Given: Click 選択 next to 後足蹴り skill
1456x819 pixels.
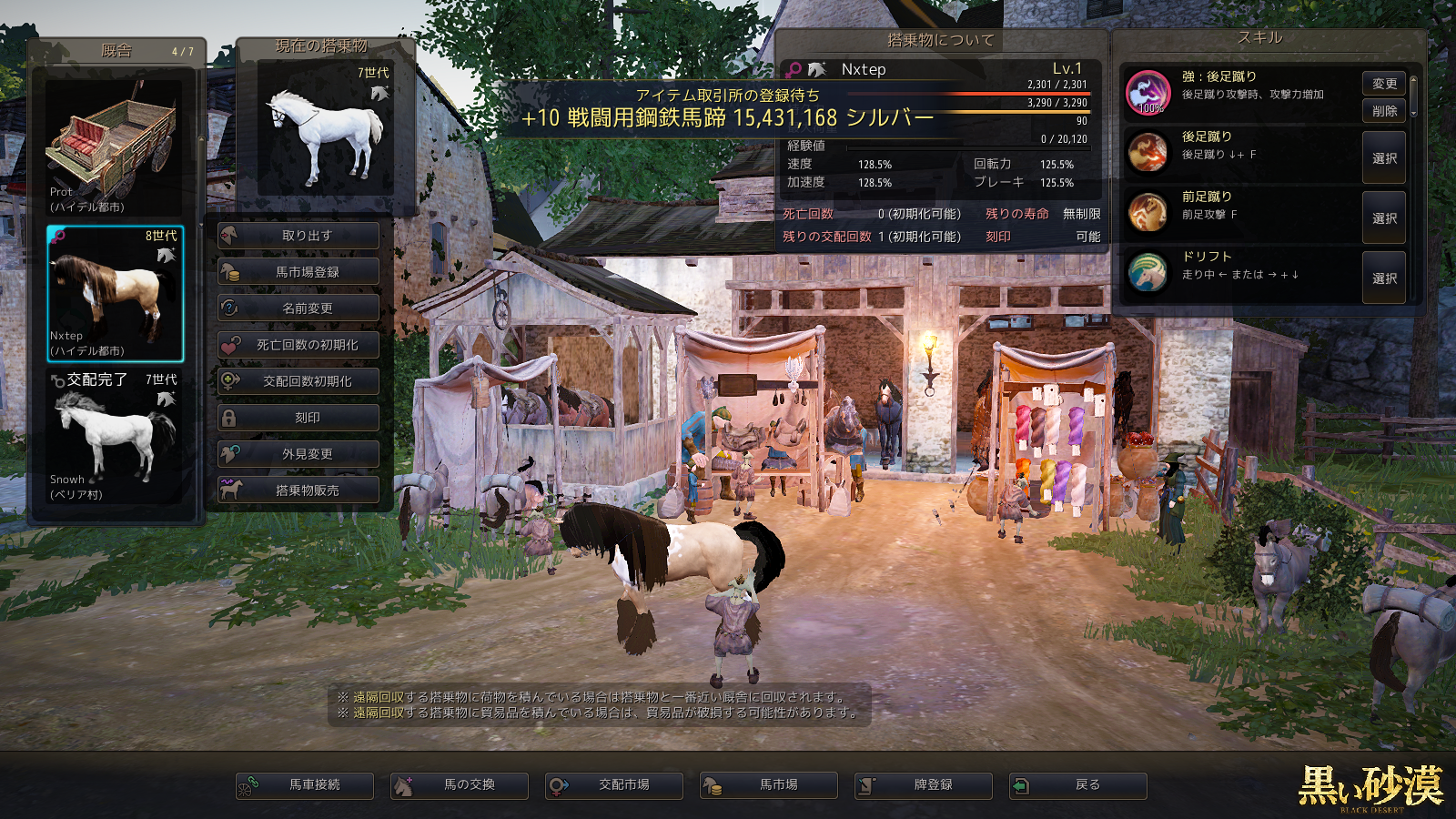Looking at the screenshot, I should click(x=1384, y=158).
